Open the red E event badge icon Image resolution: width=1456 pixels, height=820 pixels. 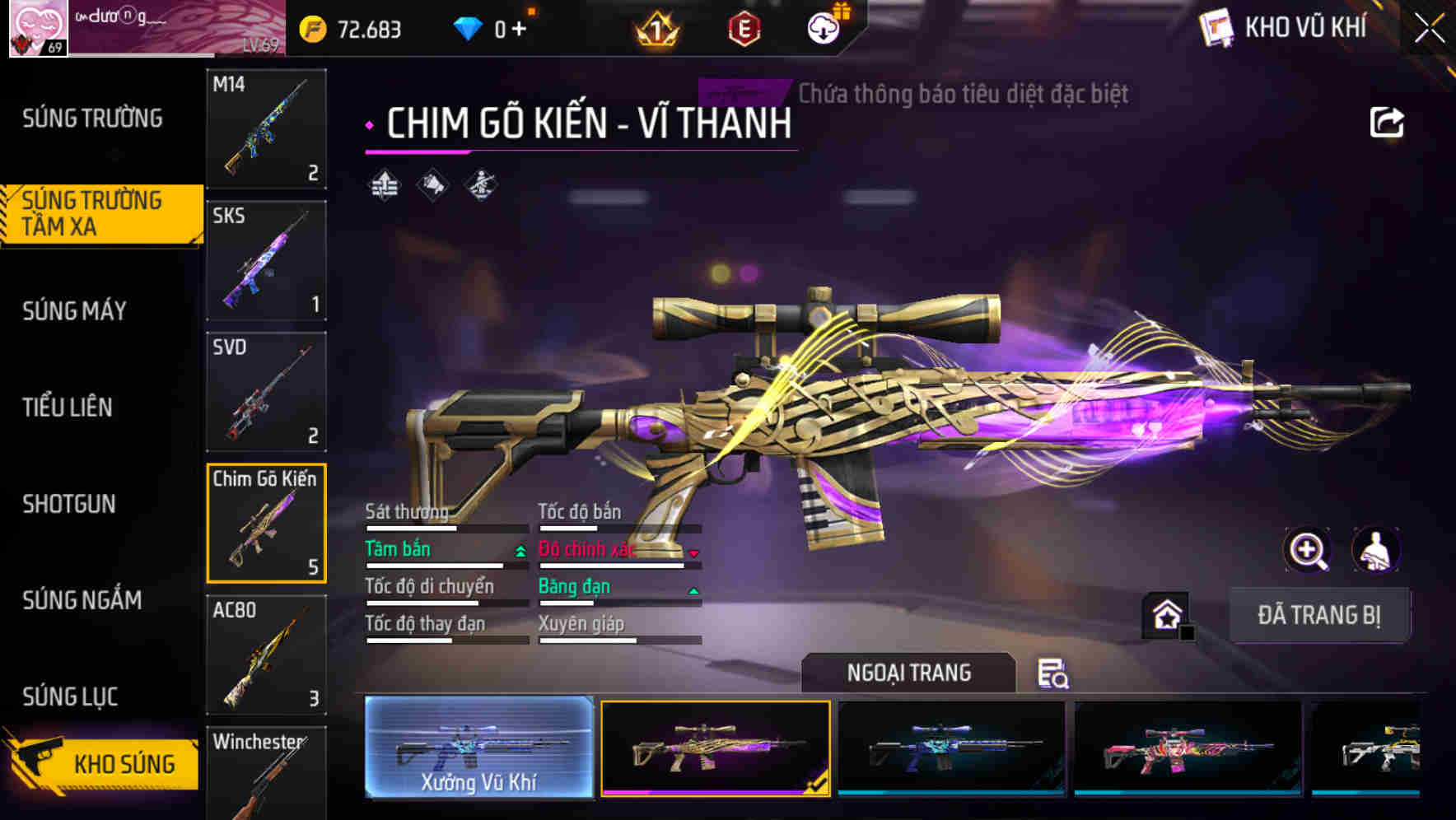tap(744, 26)
